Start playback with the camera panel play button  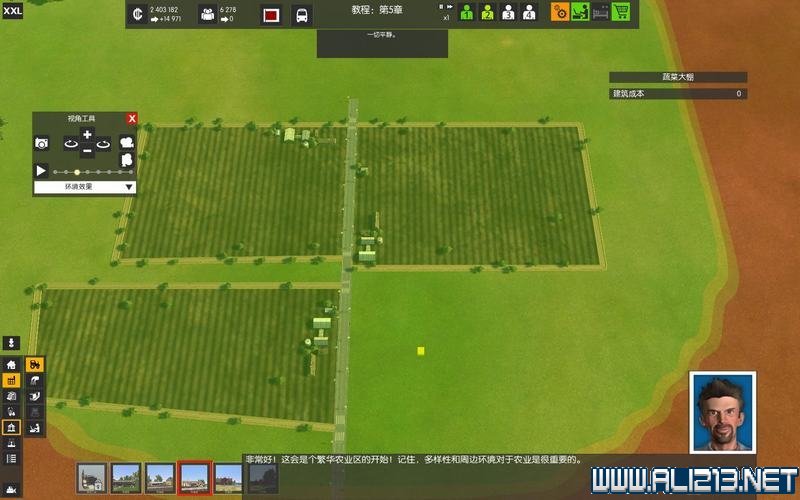[42, 171]
